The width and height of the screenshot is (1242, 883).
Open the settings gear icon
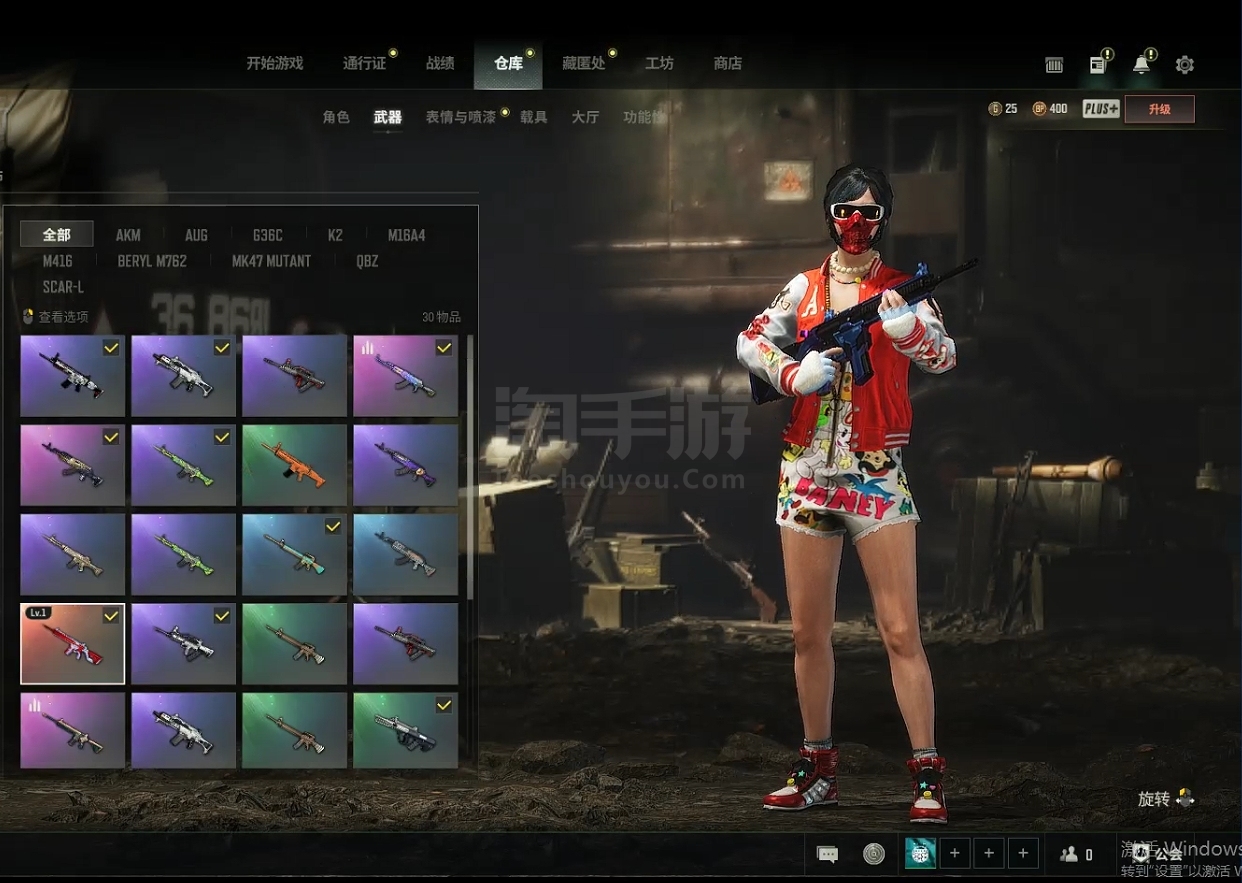(1185, 65)
